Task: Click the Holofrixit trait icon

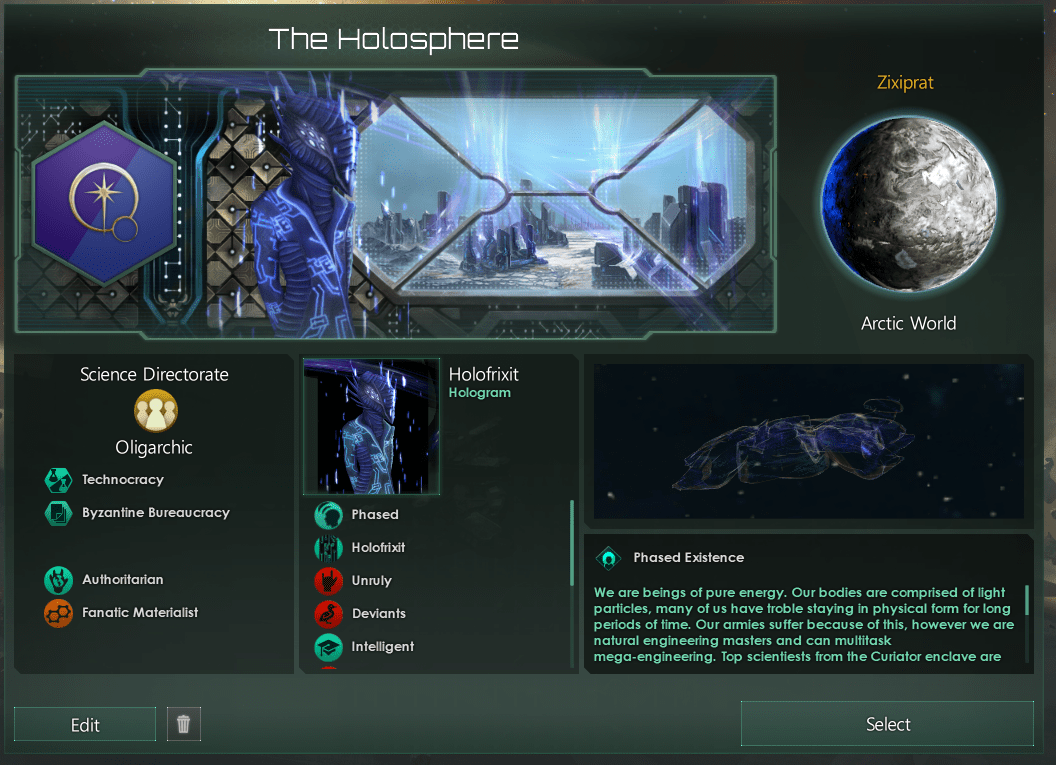Action: (x=329, y=548)
